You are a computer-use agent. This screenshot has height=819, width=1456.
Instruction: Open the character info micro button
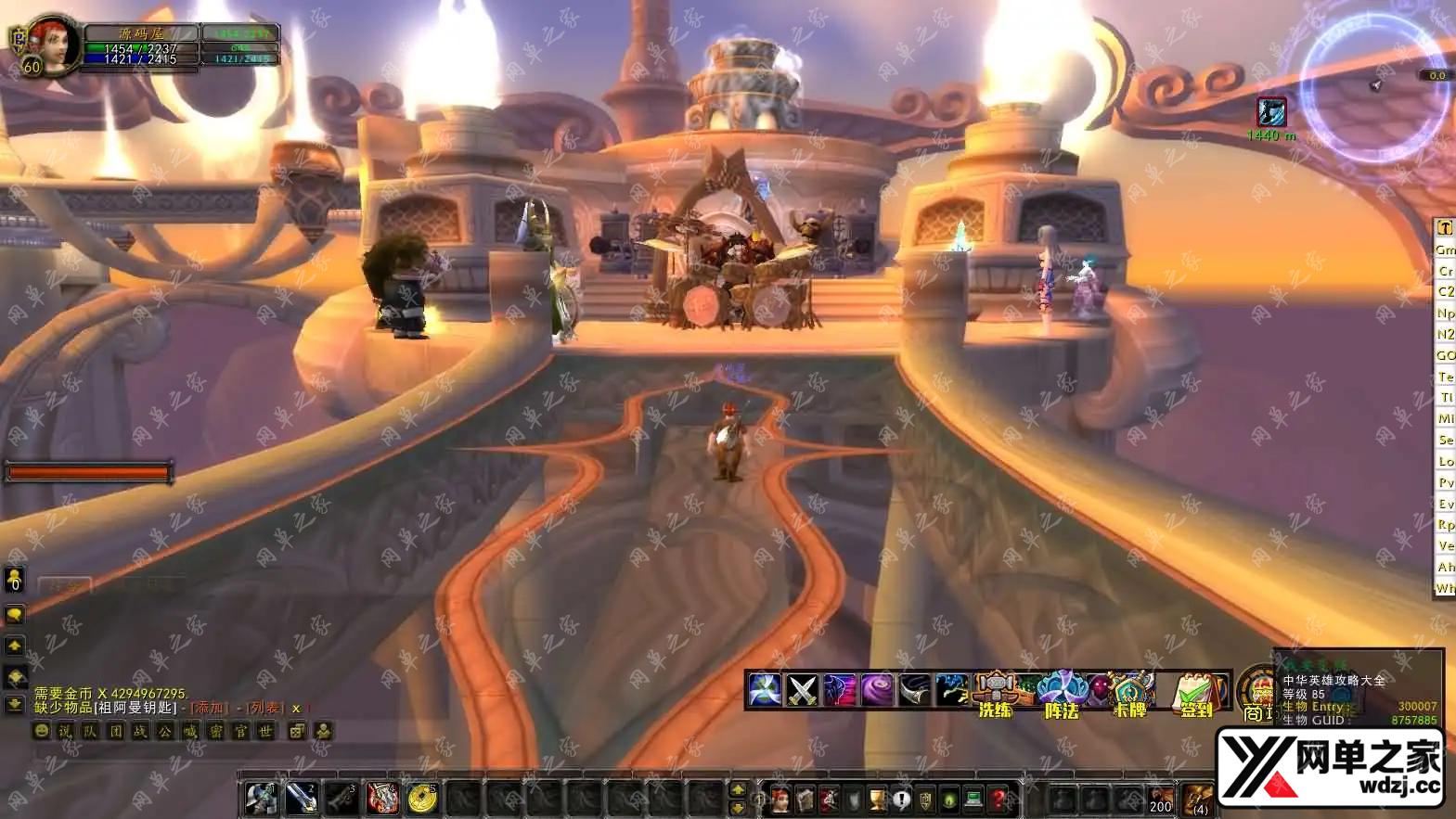click(x=780, y=799)
